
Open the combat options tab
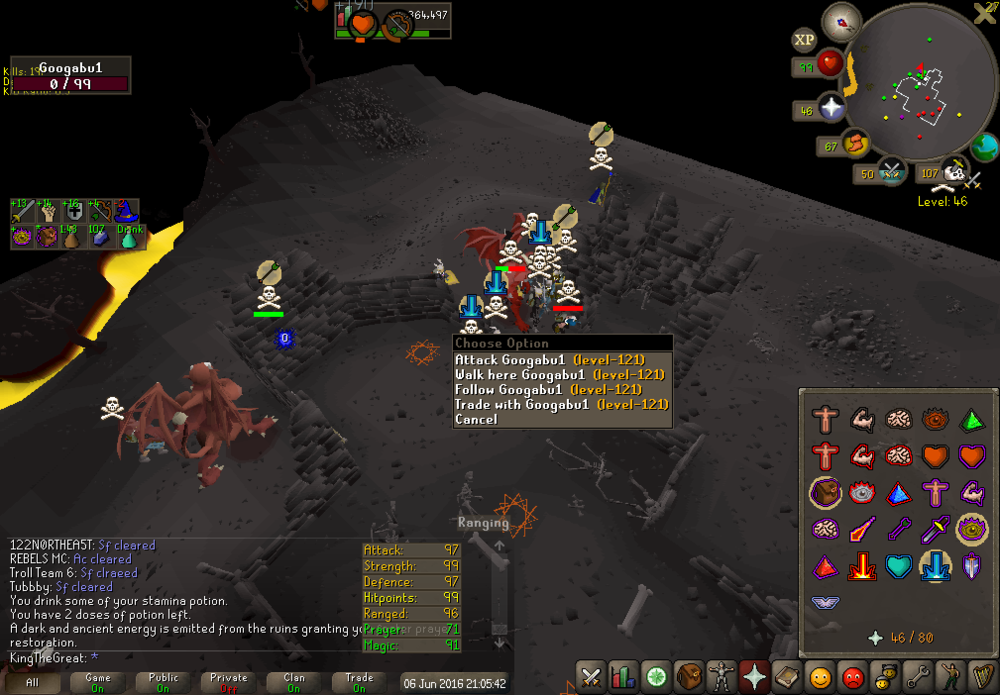point(591,677)
